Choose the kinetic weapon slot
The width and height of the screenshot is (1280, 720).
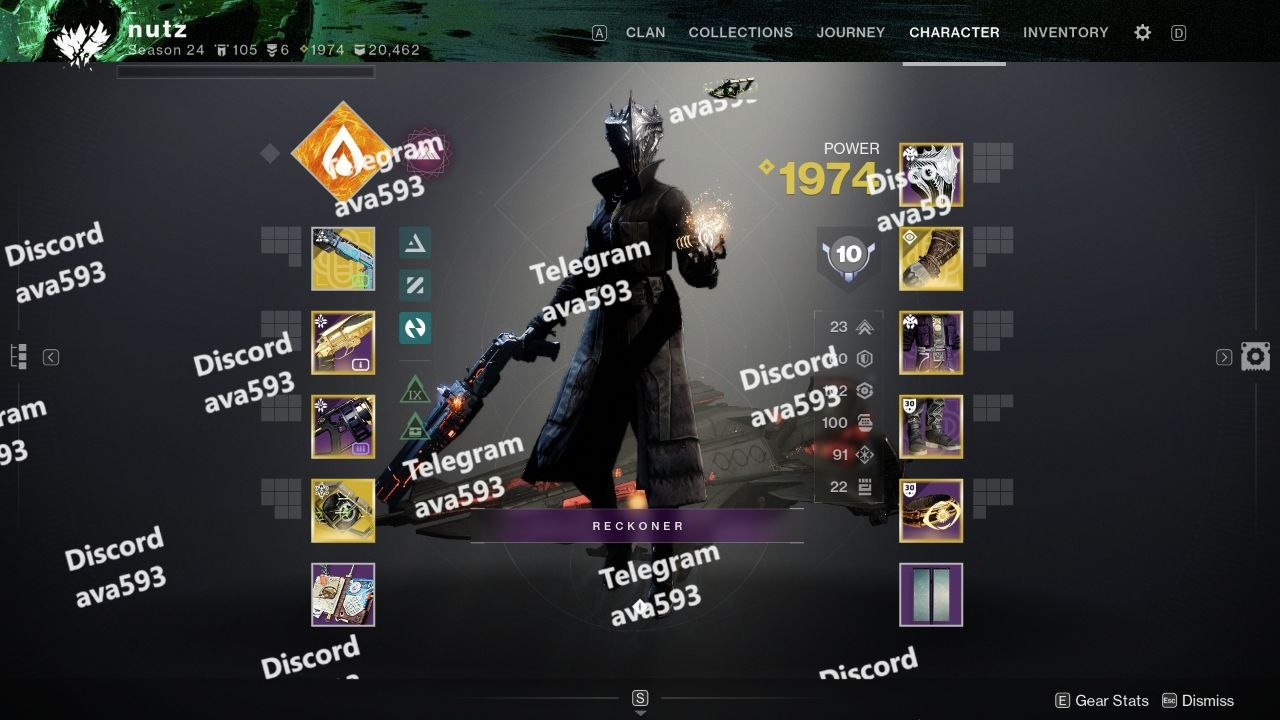coord(343,259)
